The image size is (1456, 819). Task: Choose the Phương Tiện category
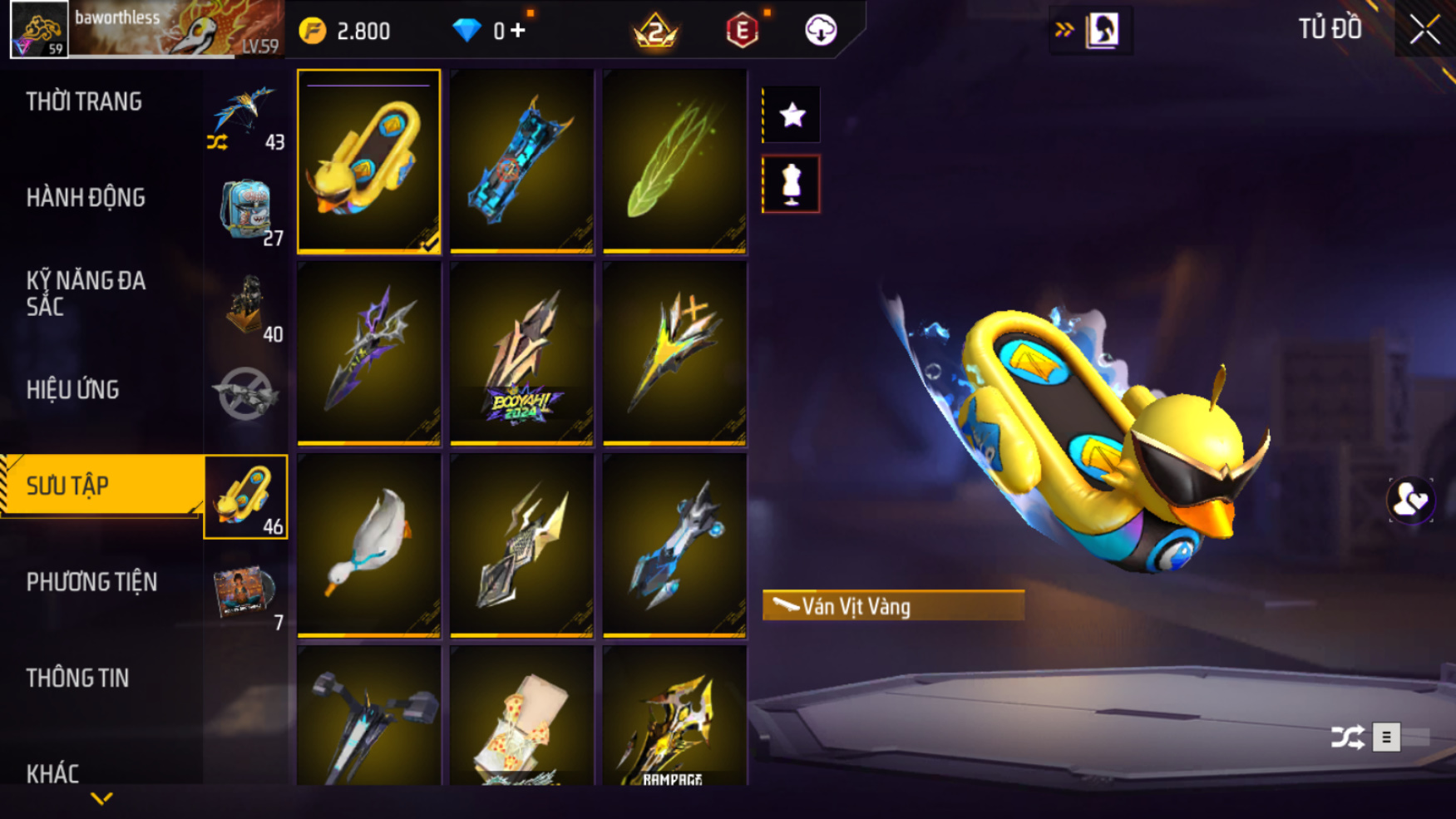(x=91, y=582)
